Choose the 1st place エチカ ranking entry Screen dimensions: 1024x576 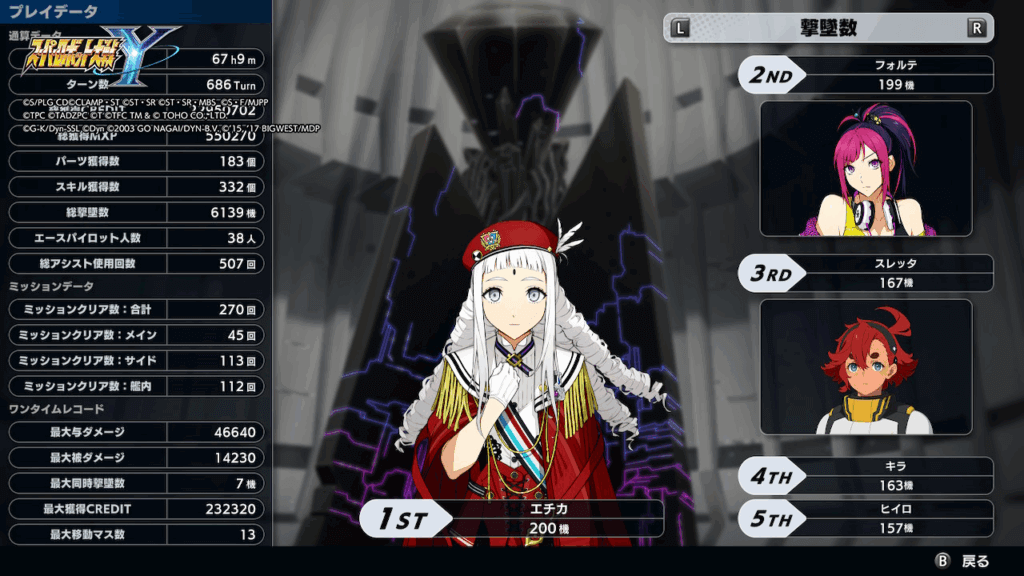512,518
